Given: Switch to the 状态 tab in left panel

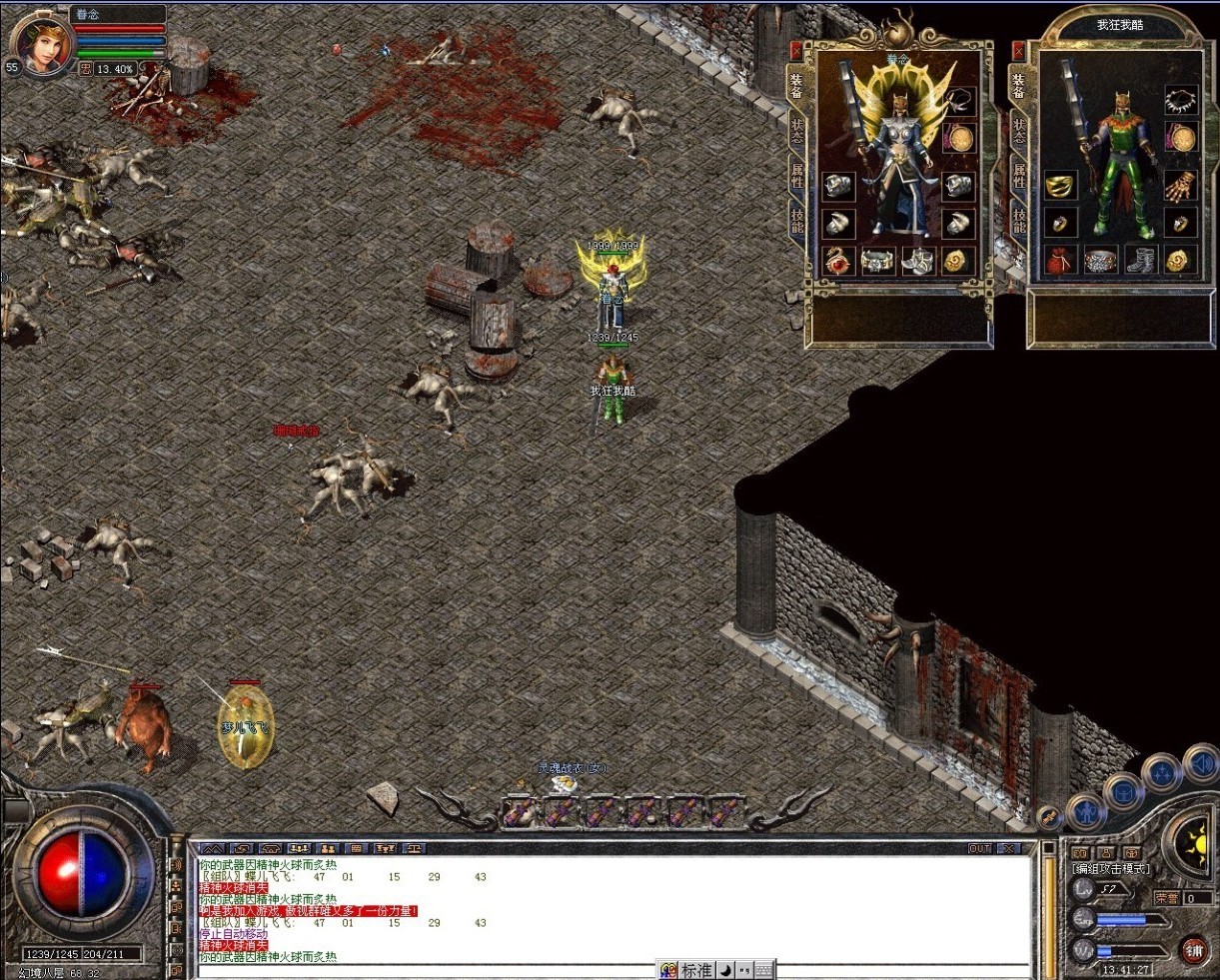Looking at the screenshot, I should pos(797,130).
